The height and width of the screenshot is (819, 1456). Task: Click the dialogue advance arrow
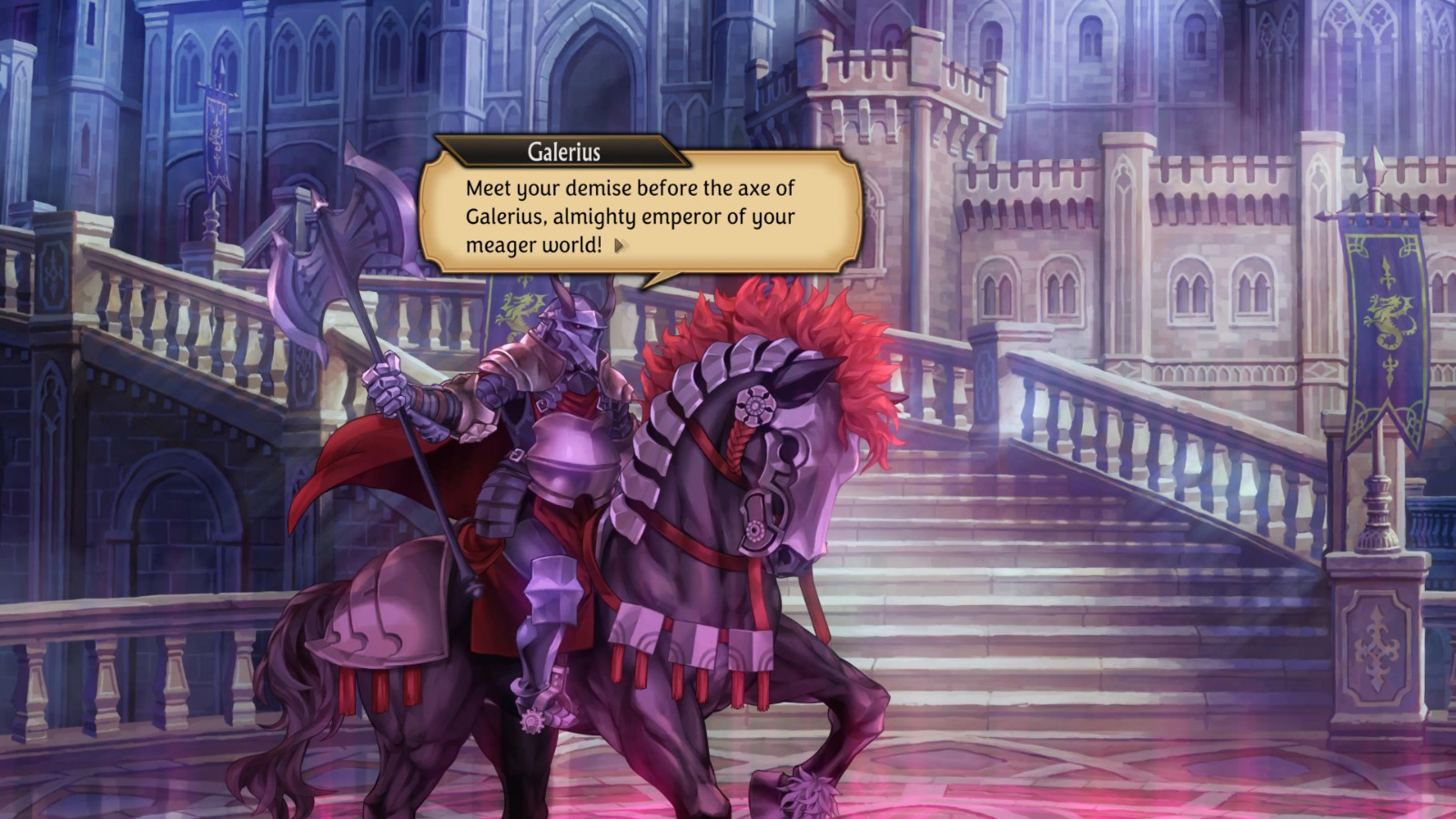(620, 247)
